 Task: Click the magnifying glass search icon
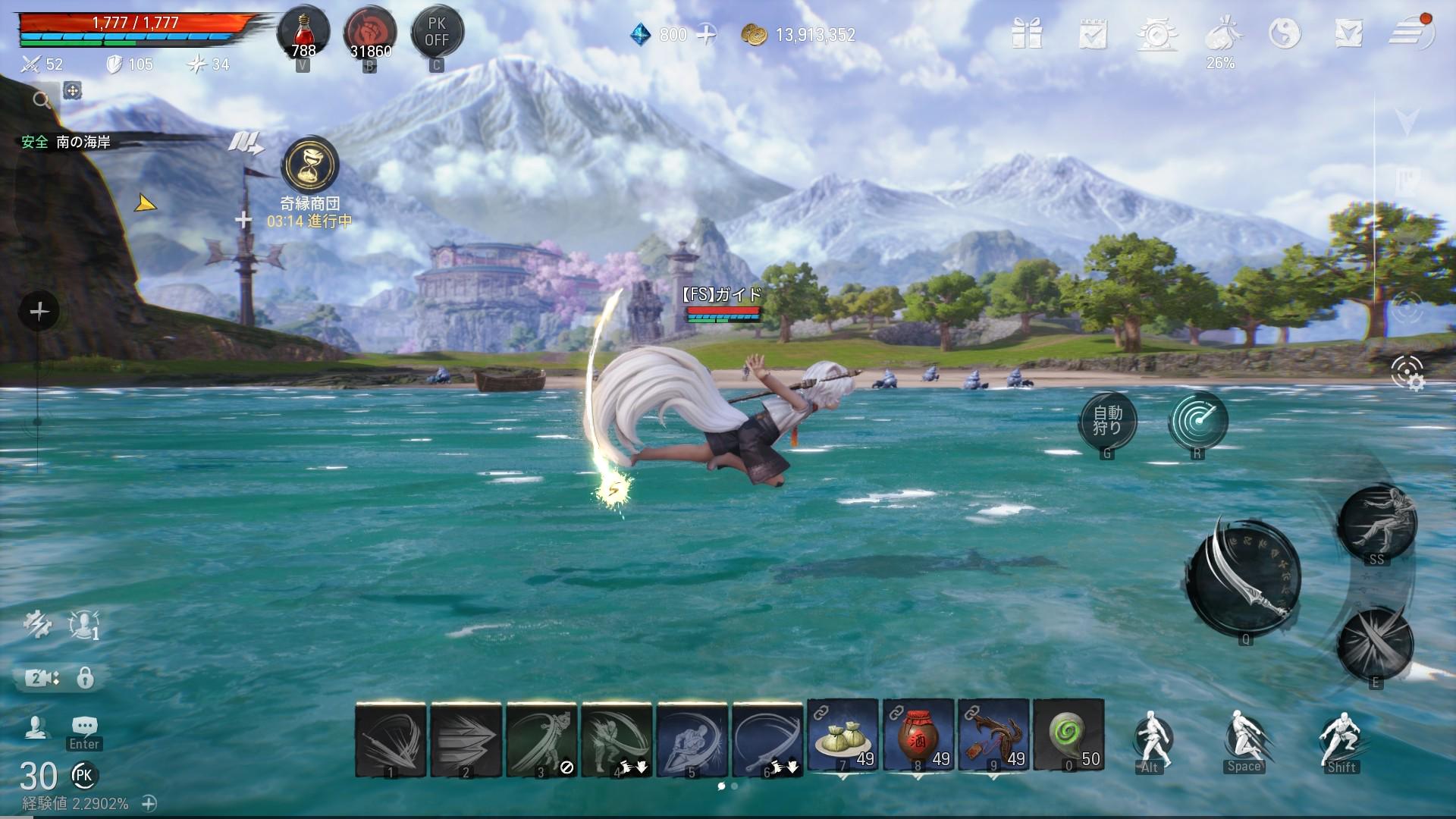[x=41, y=99]
